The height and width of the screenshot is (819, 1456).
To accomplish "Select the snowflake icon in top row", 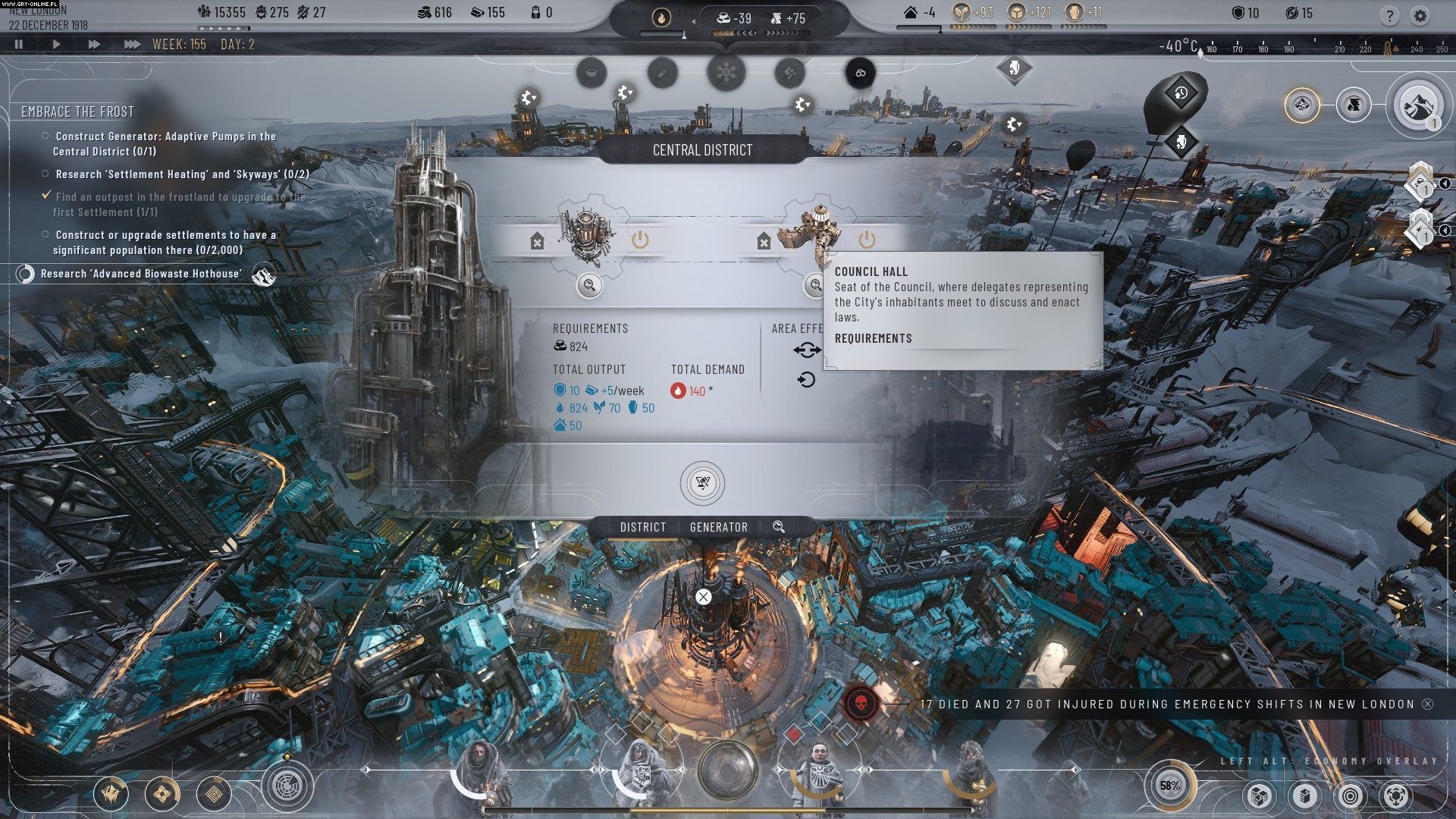I will 726,74.
